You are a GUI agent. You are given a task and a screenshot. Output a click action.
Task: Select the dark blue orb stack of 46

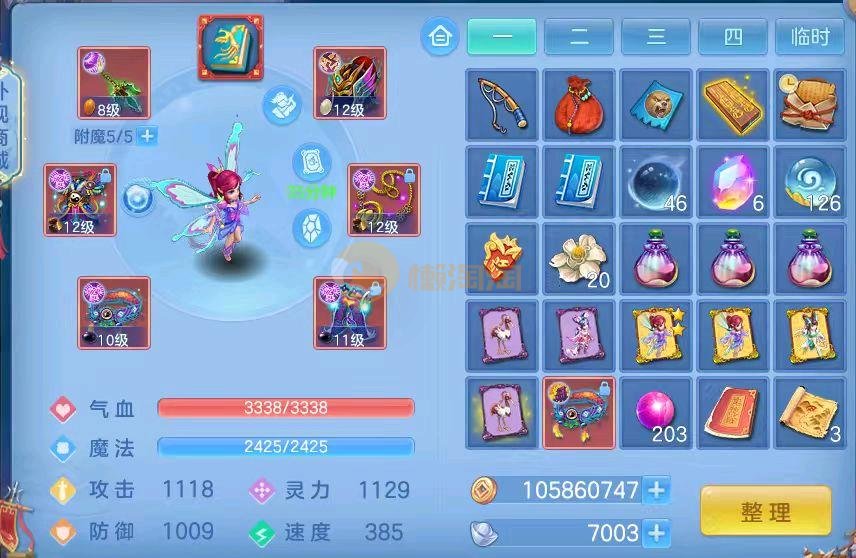point(656,181)
